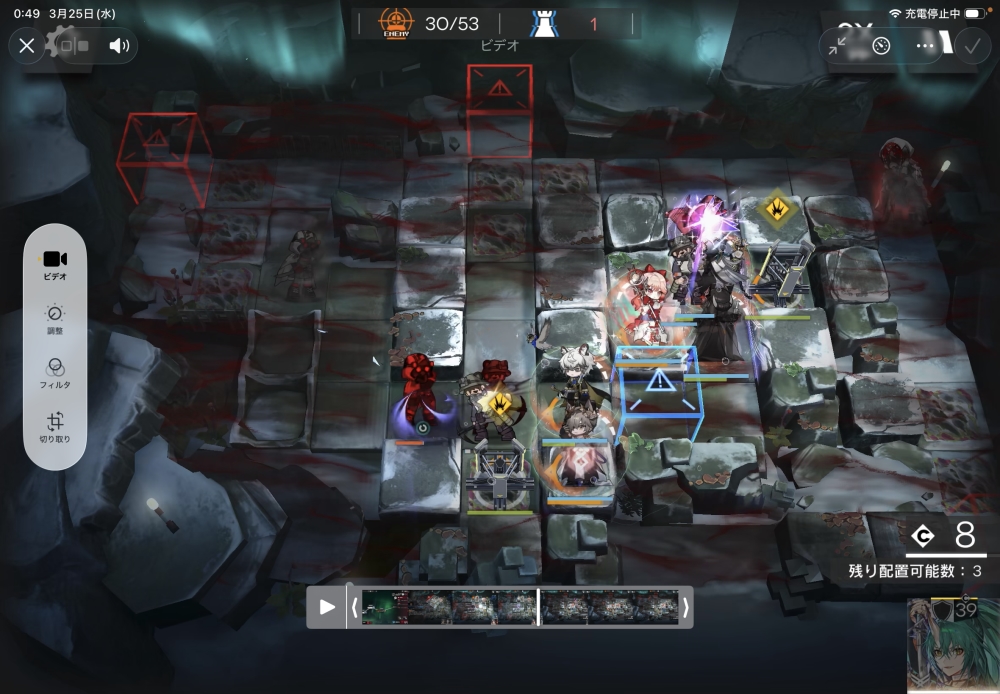The image size is (1000, 694).
Task: Click the left trim handle of the timeline
Action: pos(353,607)
